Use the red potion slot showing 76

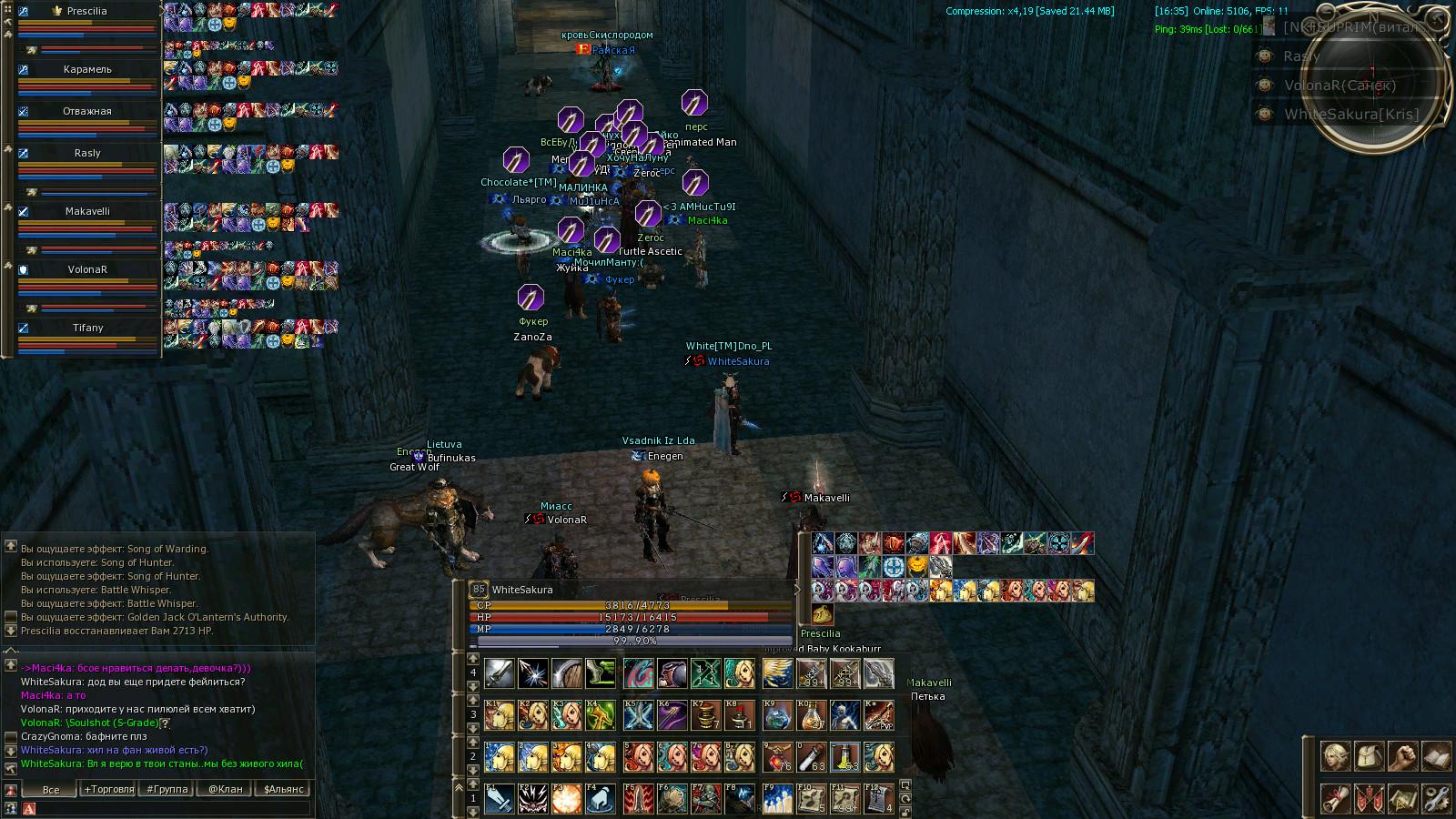[x=778, y=757]
